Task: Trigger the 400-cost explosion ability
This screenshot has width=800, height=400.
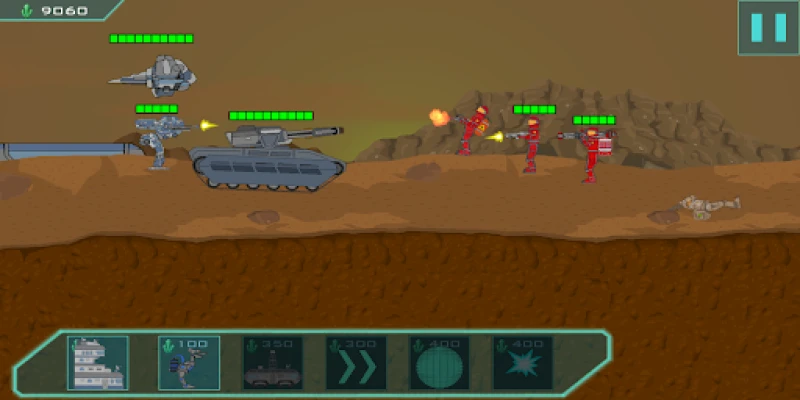Action: [x=523, y=362]
